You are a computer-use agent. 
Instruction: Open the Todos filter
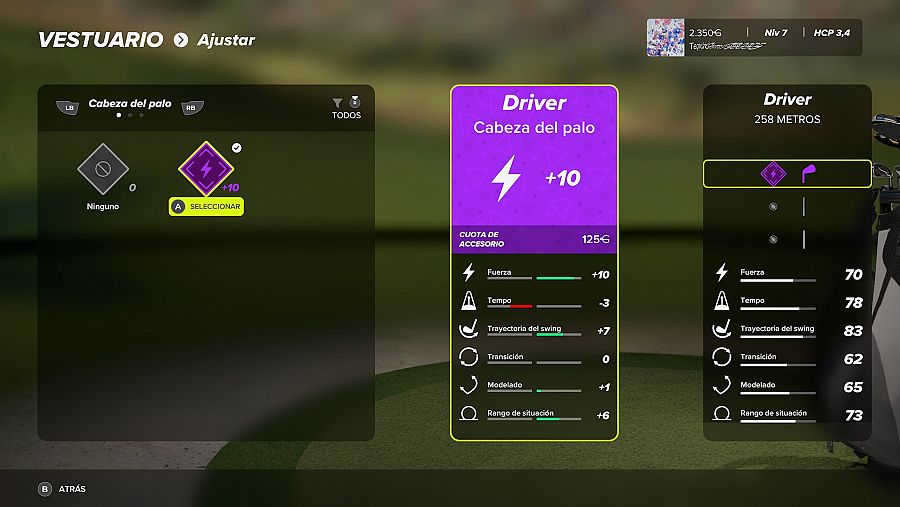[x=346, y=108]
